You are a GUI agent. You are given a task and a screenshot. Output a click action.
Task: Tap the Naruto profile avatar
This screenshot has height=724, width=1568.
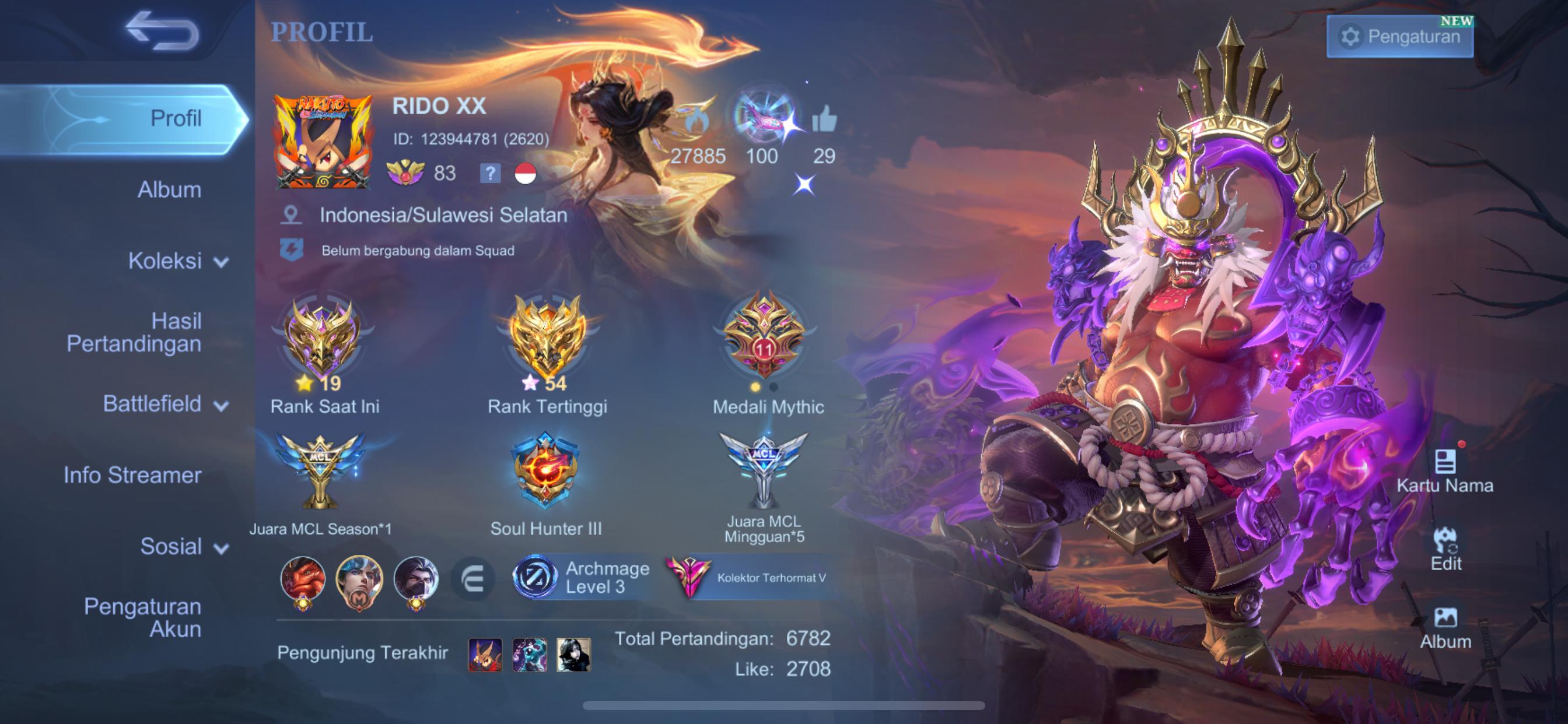(x=323, y=142)
